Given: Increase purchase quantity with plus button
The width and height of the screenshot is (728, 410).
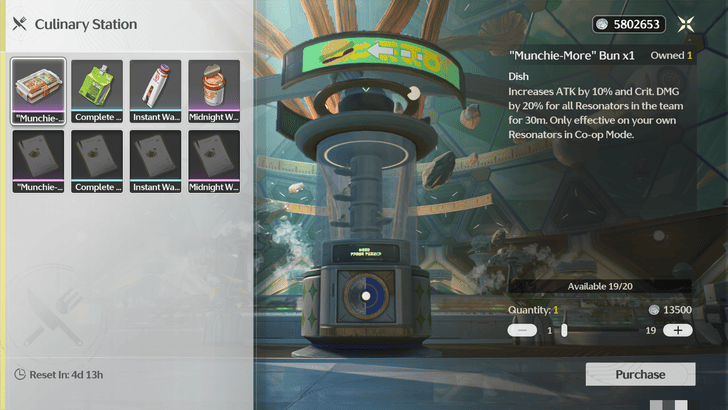Looking at the screenshot, I should coord(677,330).
